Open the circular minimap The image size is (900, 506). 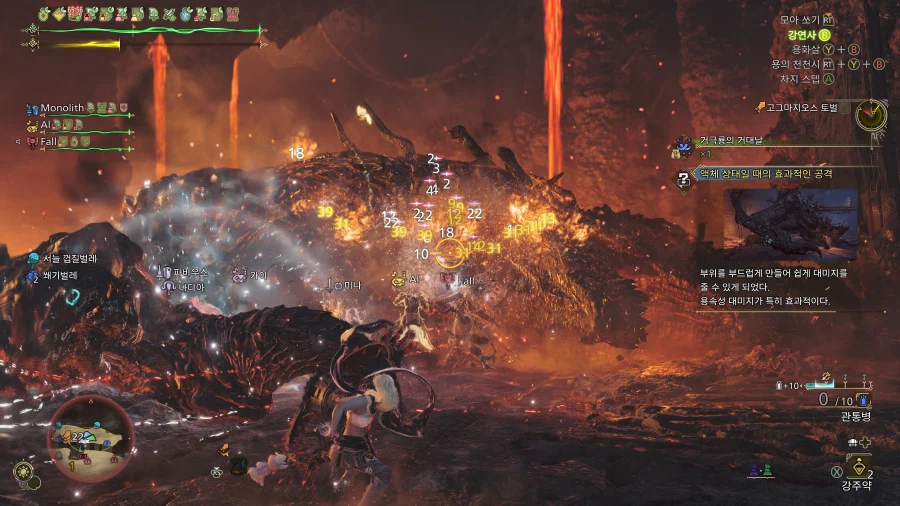(90, 438)
